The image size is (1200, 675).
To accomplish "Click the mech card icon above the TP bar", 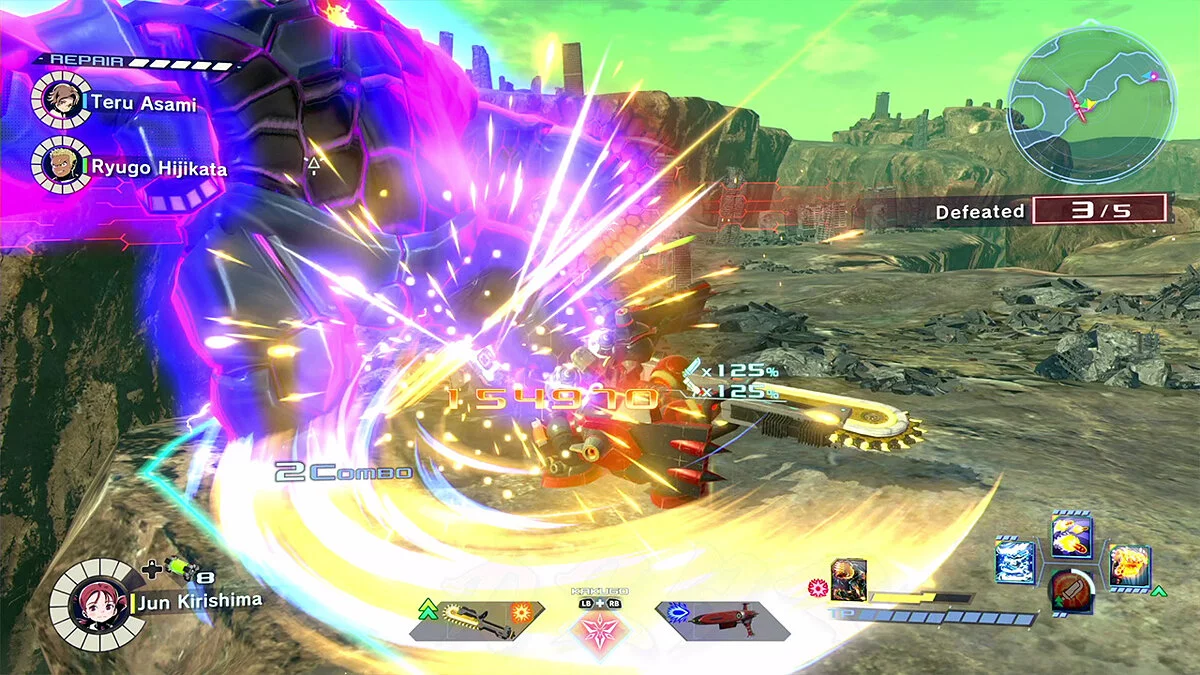I will (848, 580).
